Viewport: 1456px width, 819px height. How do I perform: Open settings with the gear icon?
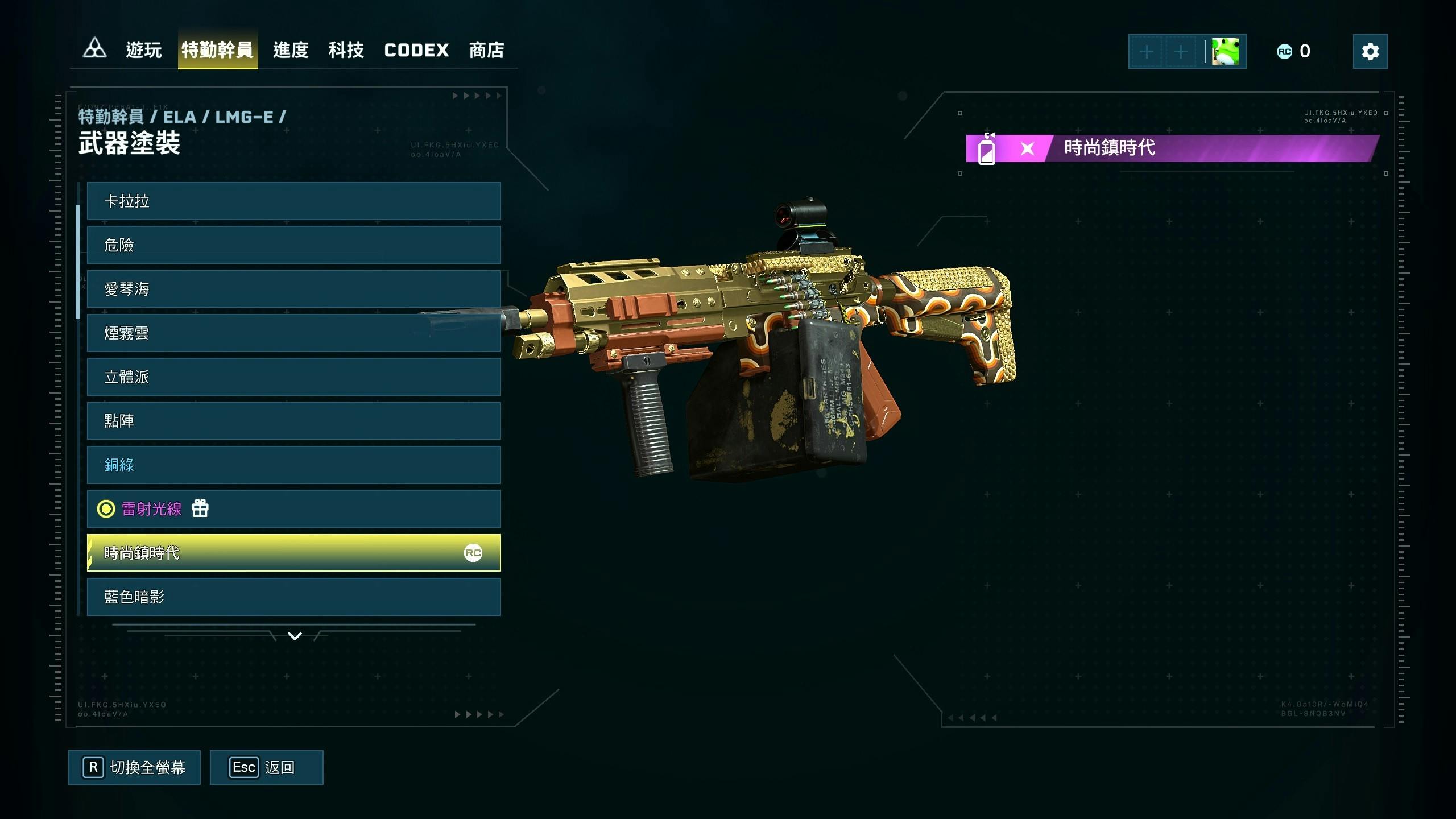point(1370,52)
